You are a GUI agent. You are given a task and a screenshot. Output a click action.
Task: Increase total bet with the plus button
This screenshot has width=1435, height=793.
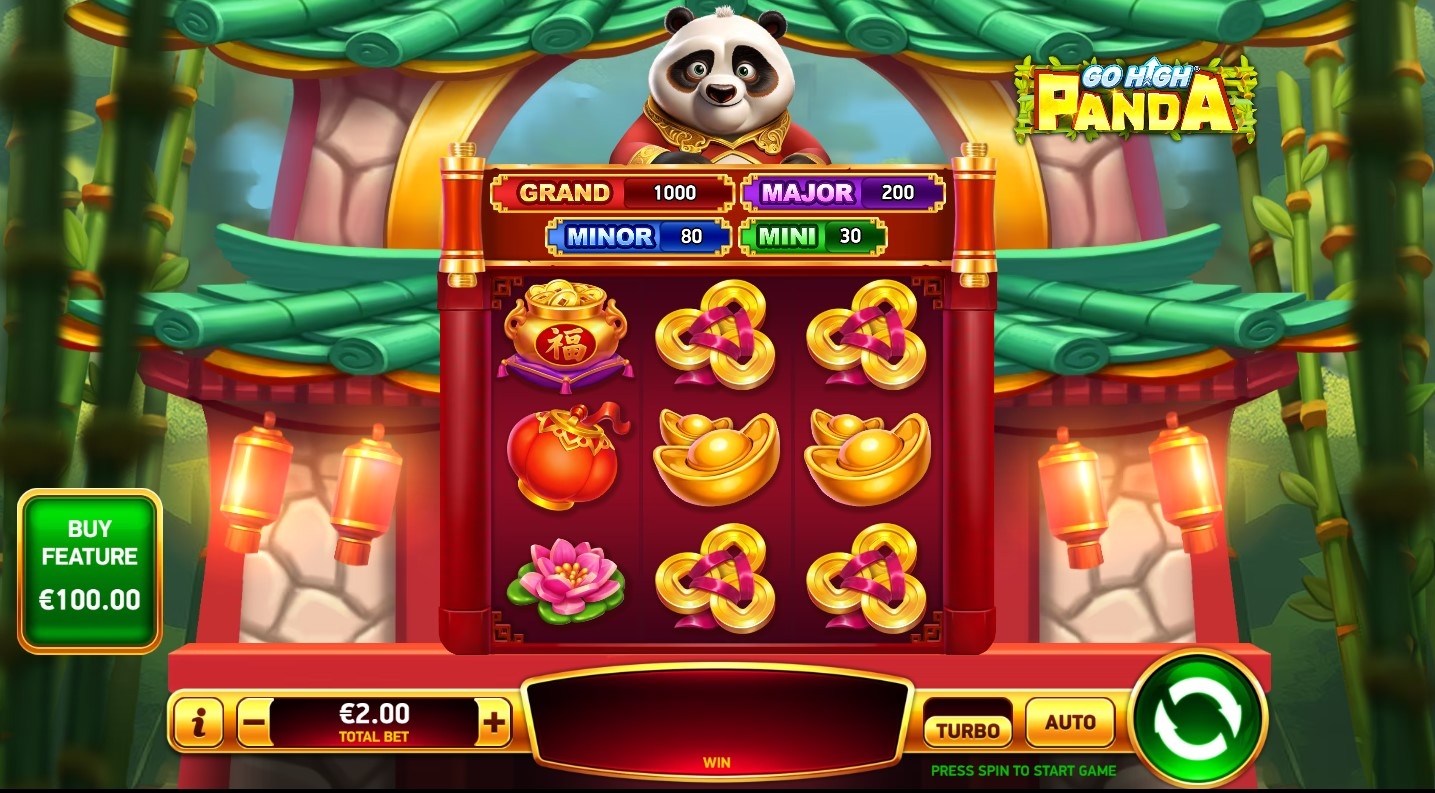494,722
